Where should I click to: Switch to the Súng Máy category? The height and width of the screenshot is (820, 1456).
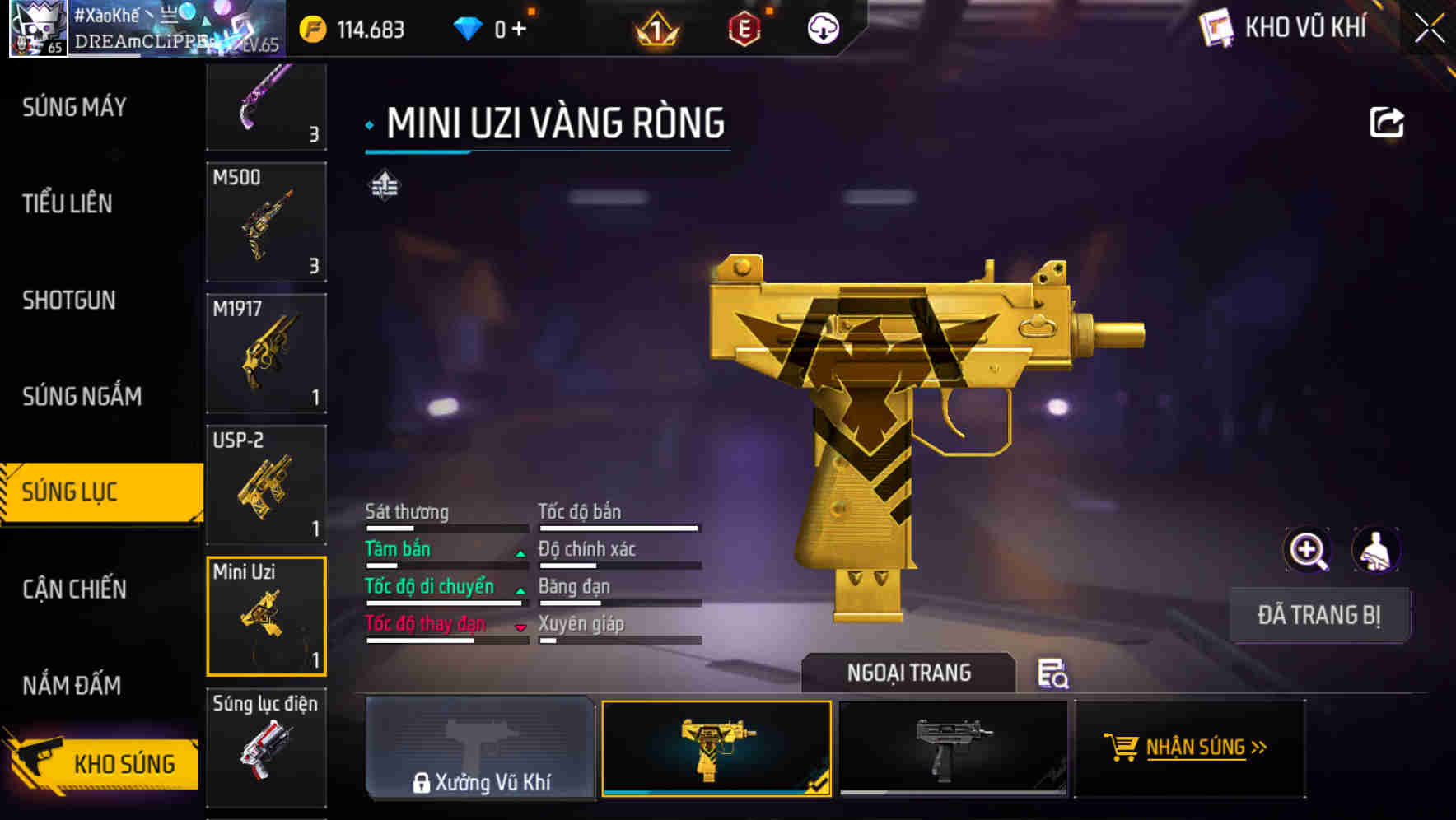click(74, 107)
